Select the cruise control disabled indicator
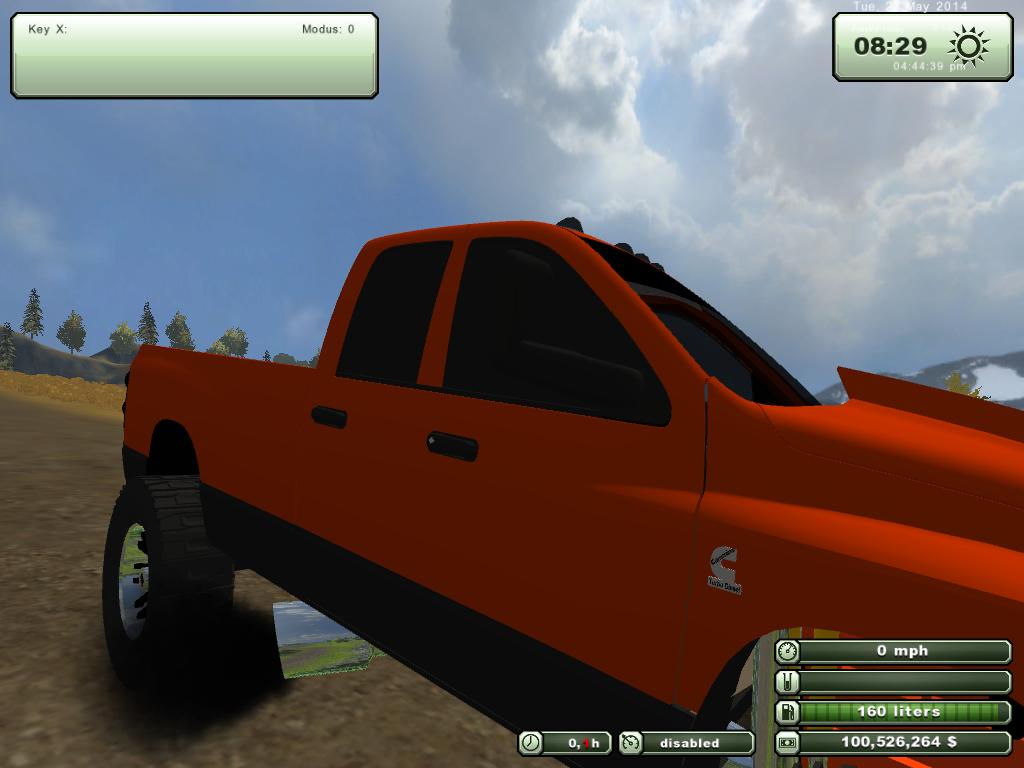Screen dimensions: 1024x768 (686, 743)
